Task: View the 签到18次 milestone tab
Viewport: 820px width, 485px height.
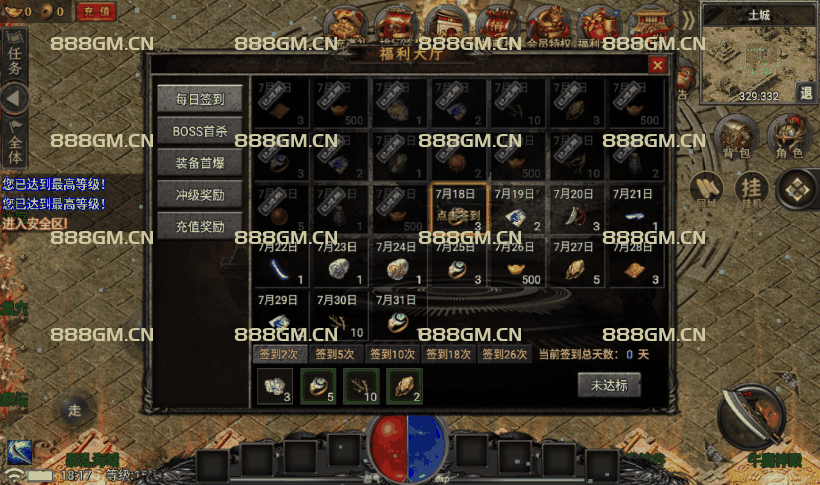Action: (x=448, y=353)
